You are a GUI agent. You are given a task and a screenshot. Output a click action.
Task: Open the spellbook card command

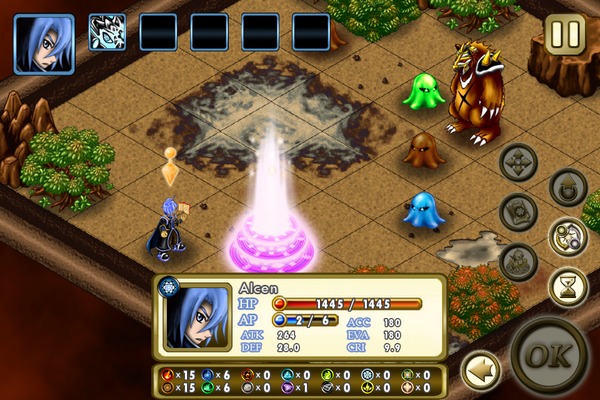click(x=519, y=212)
